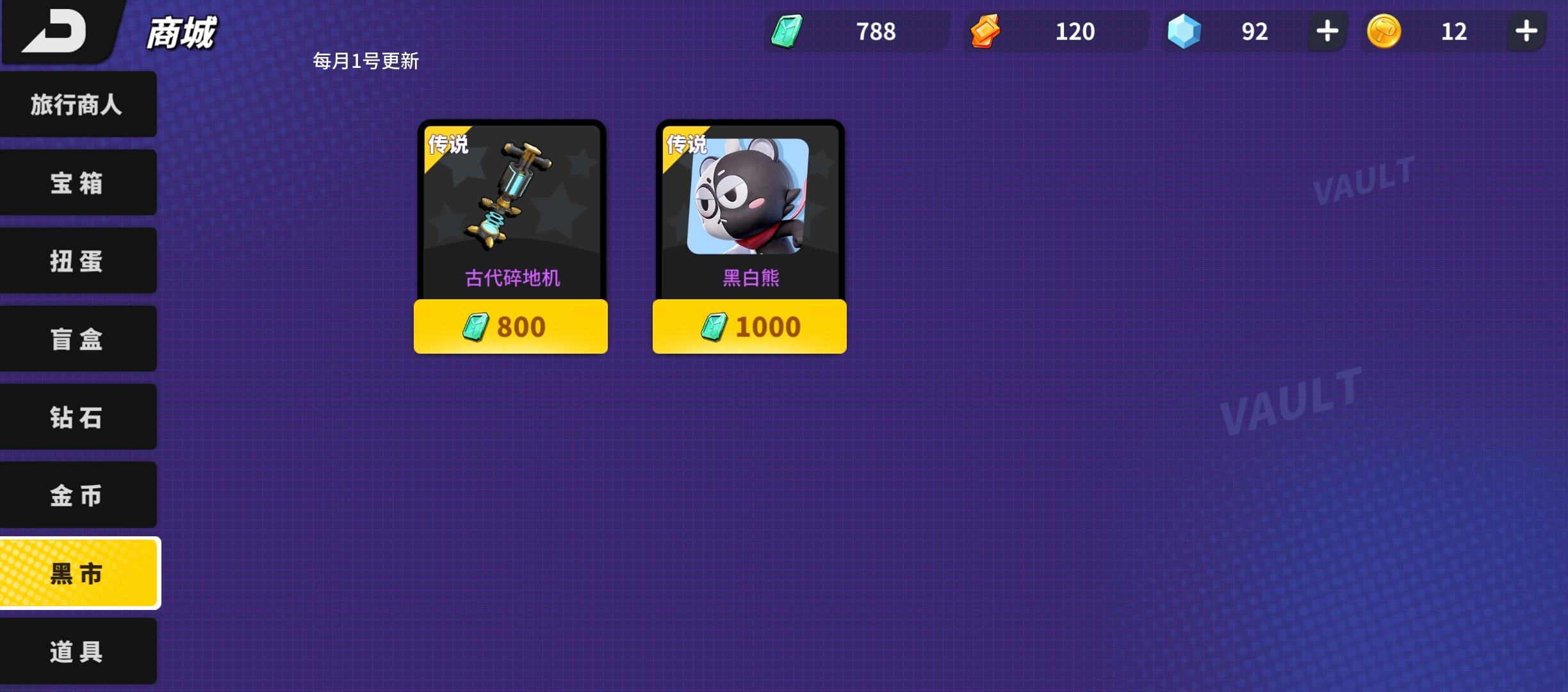Open the 宝箱 shop section
The height and width of the screenshot is (692, 1568).
point(78,183)
